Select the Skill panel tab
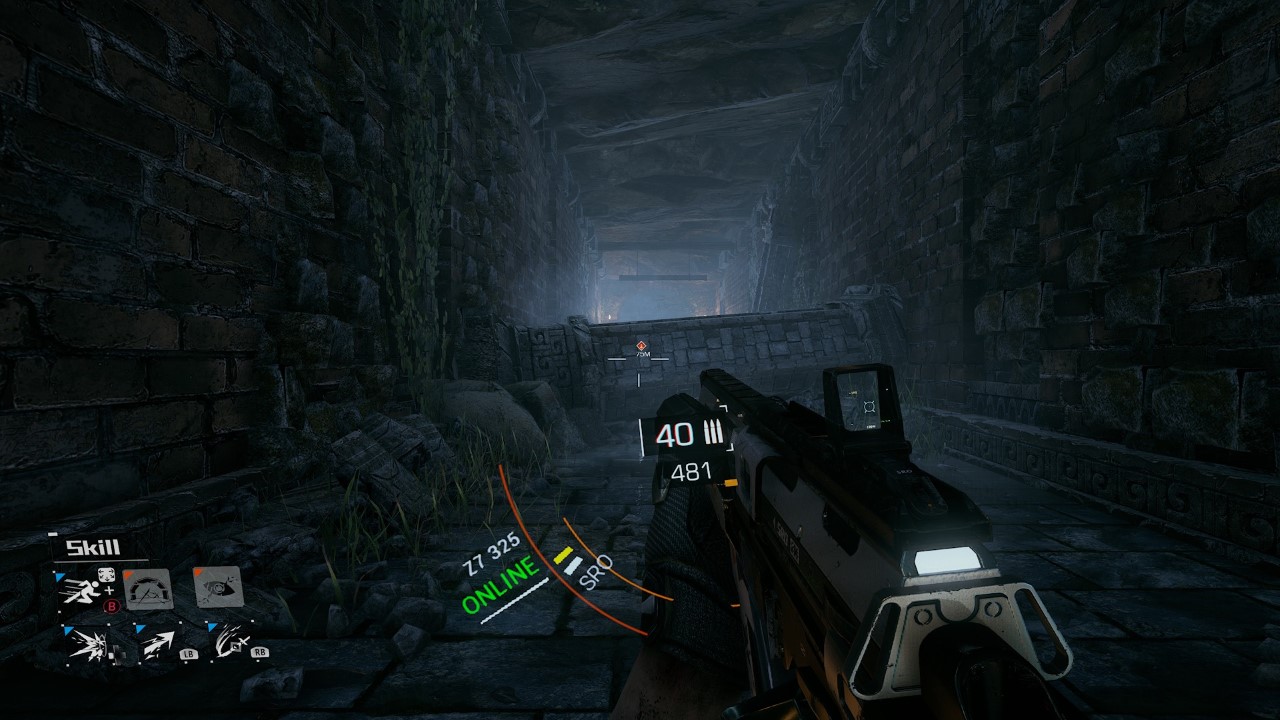The height and width of the screenshot is (720, 1280). [93, 546]
